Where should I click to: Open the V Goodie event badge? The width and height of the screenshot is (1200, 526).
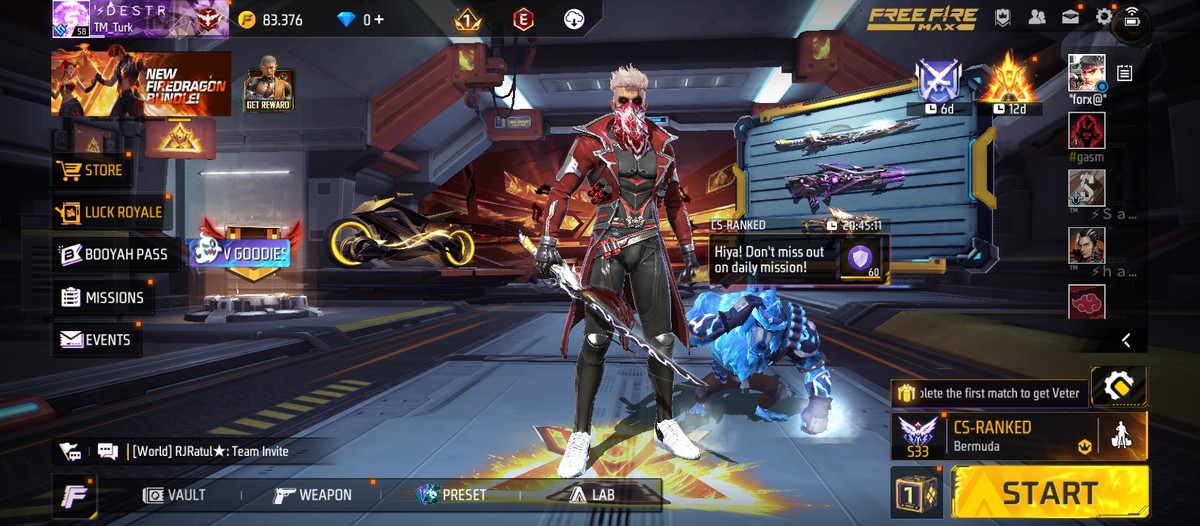(240, 253)
